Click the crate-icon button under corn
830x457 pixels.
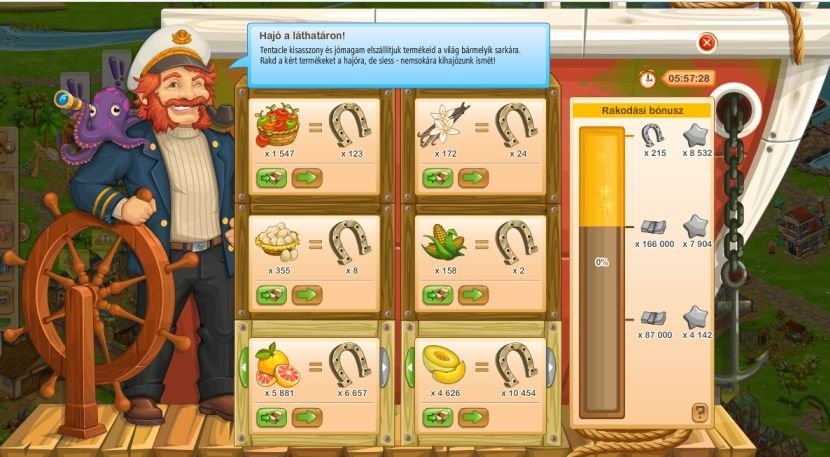[438, 295]
